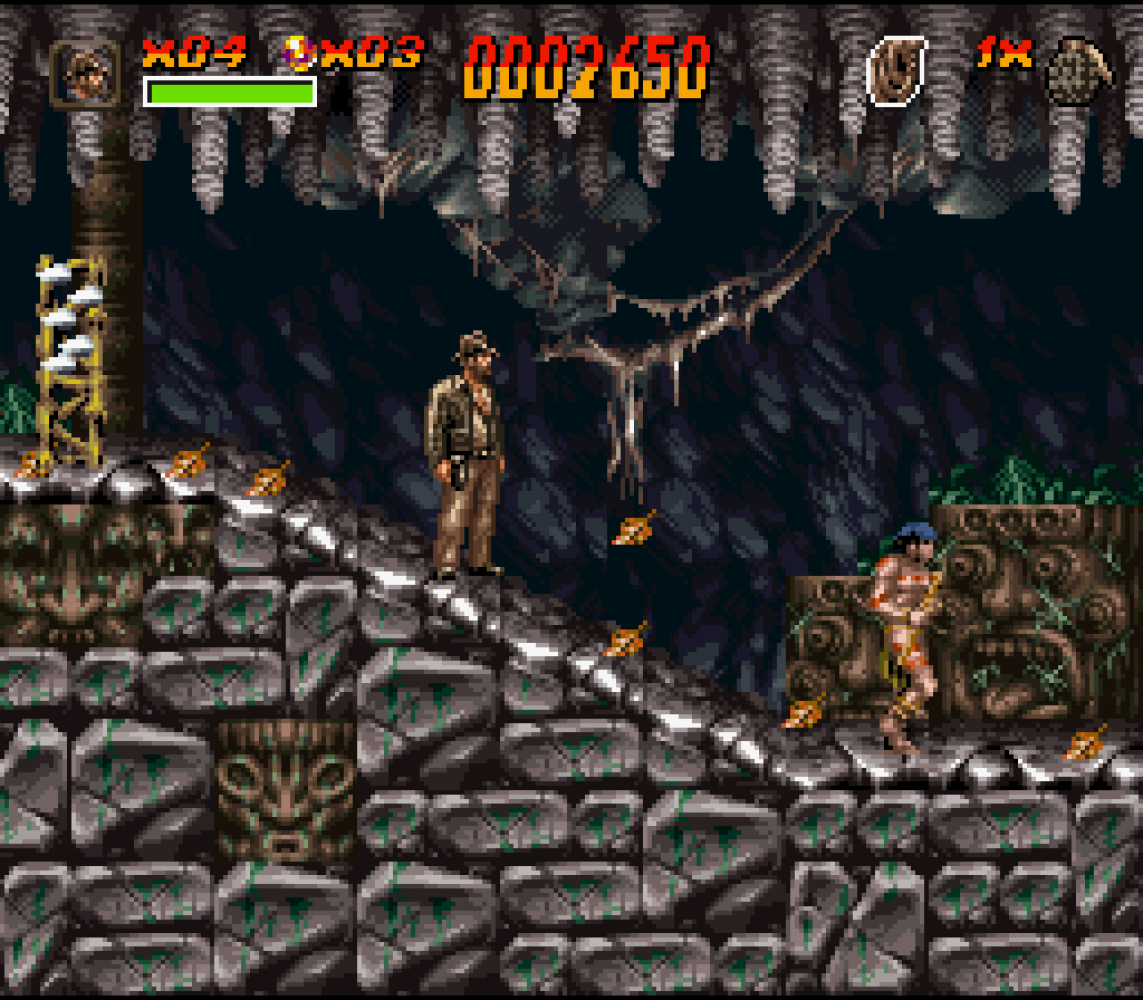
Task: Choose the grenade item icon
Action: pyautogui.click(x=1078, y=70)
